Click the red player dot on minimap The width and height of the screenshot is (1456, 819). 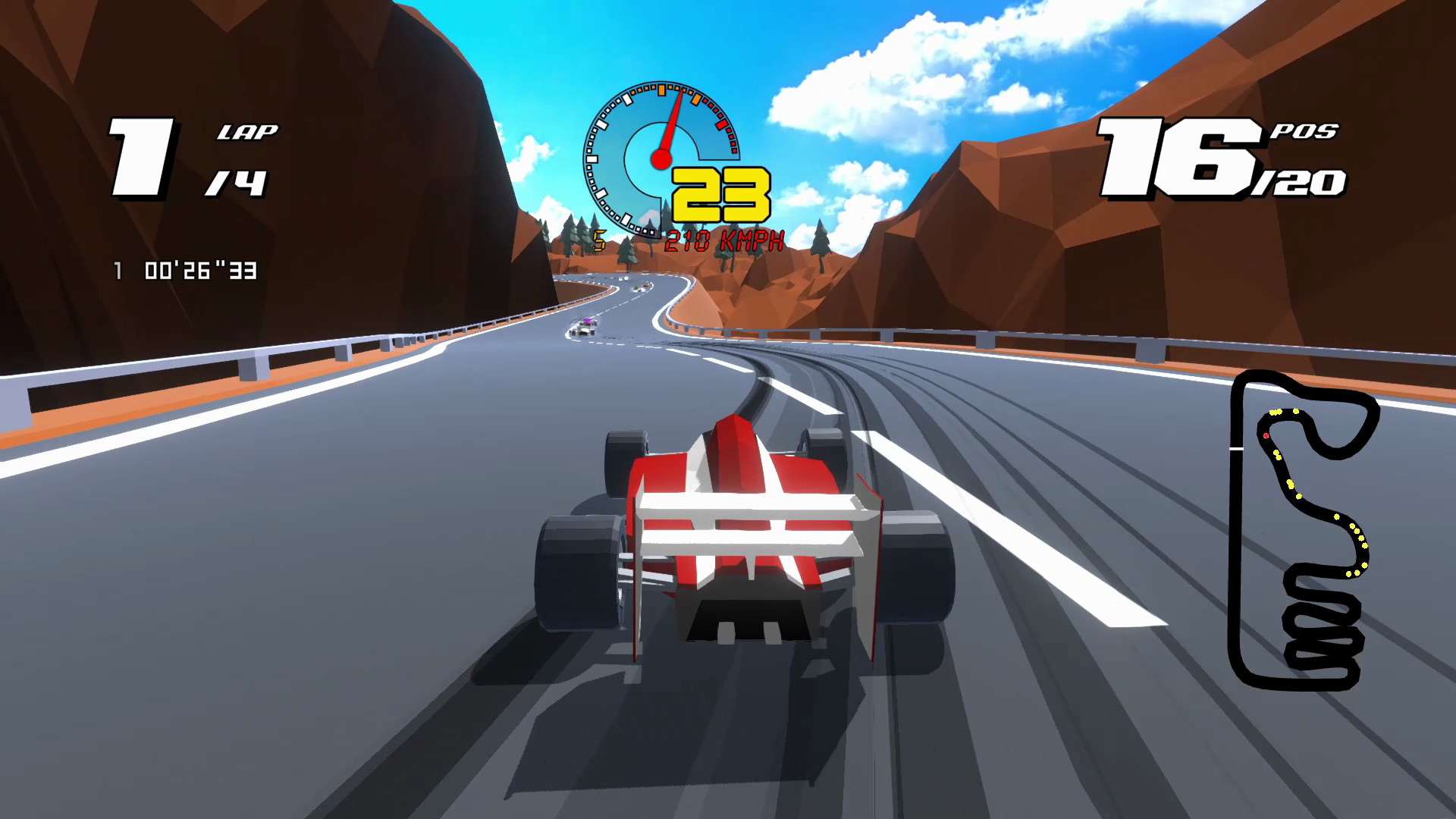[x=1266, y=435]
